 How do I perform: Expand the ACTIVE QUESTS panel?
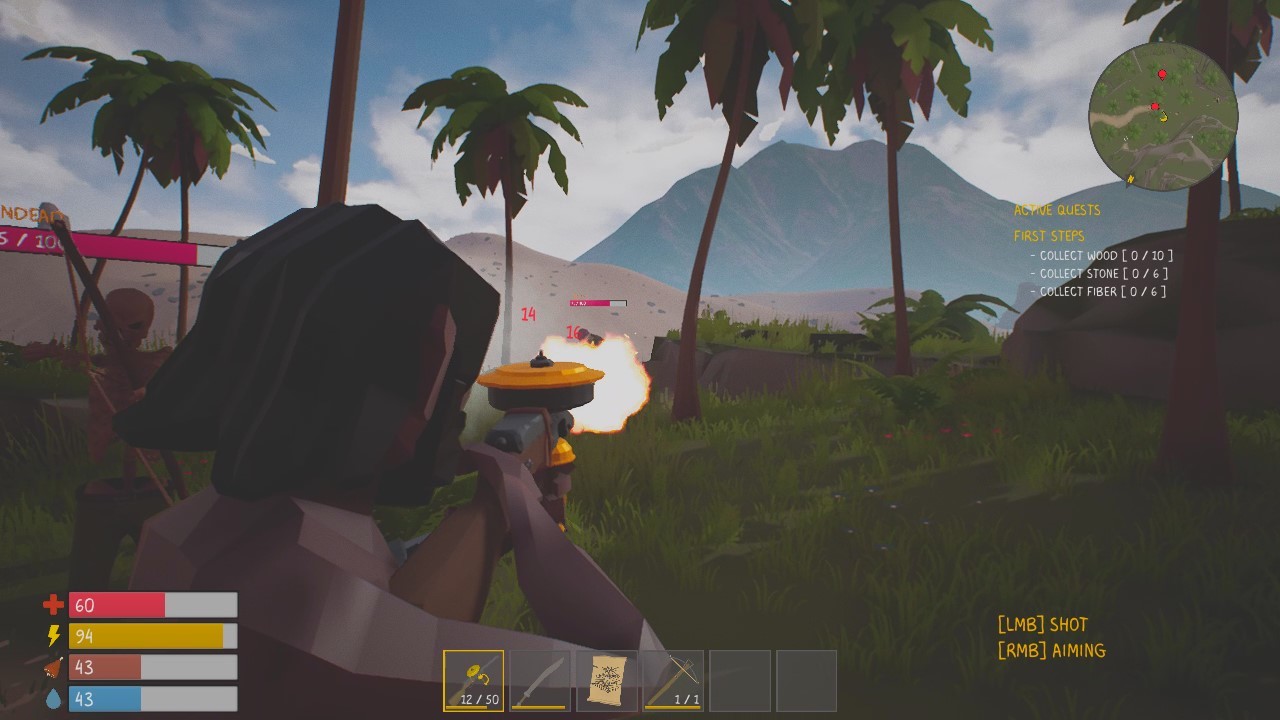[x=1057, y=210]
